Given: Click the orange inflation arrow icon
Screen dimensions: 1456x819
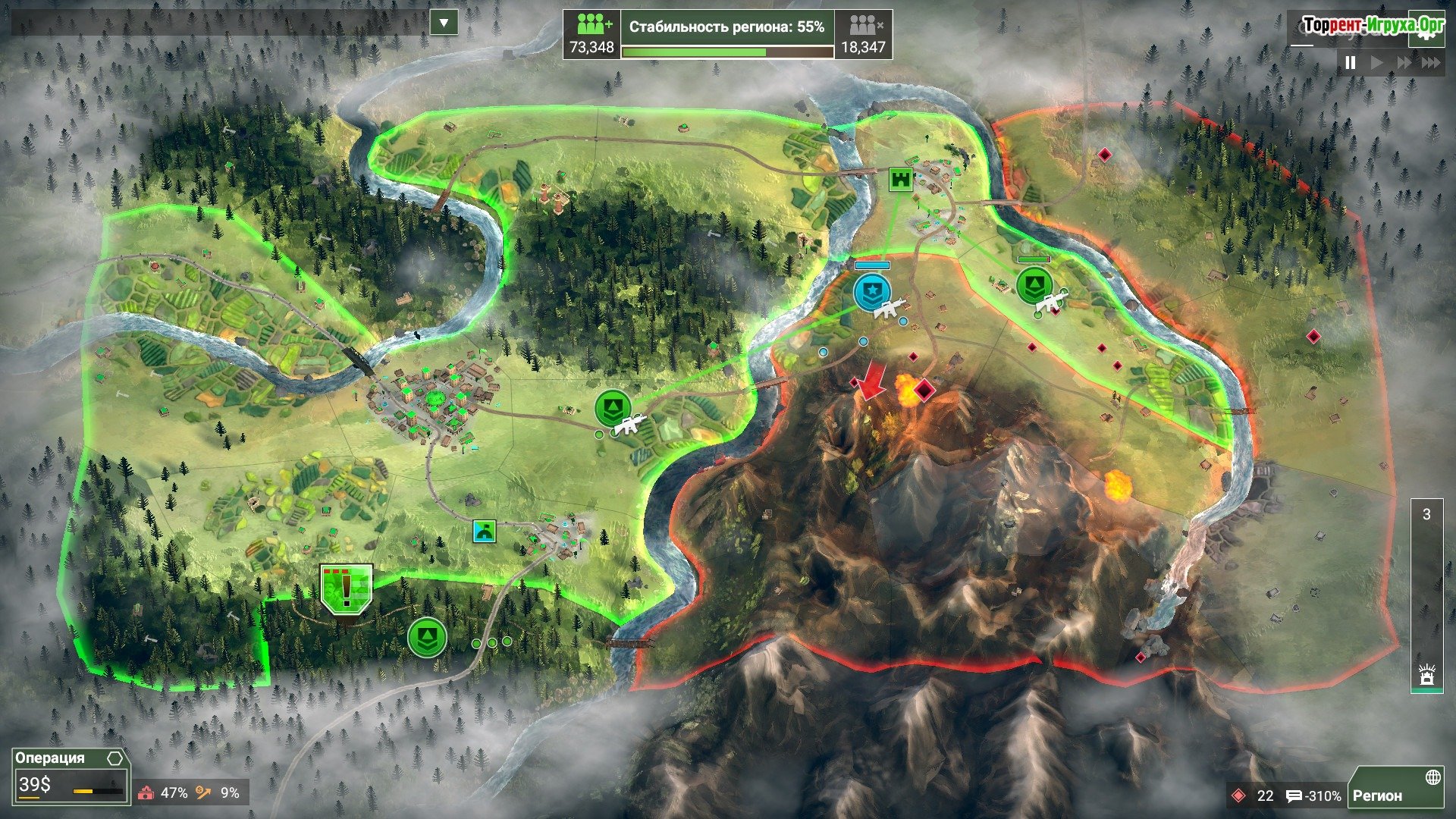Looking at the screenshot, I should coord(203,793).
